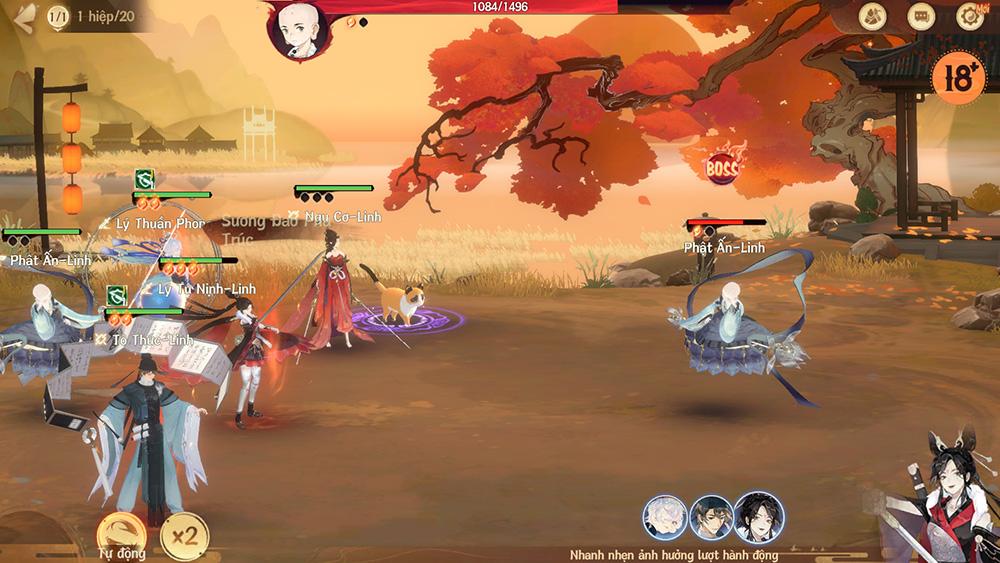Tap the bald boss portrait at top
The width and height of the screenshot is (1000, 563).
coord(298,27)
